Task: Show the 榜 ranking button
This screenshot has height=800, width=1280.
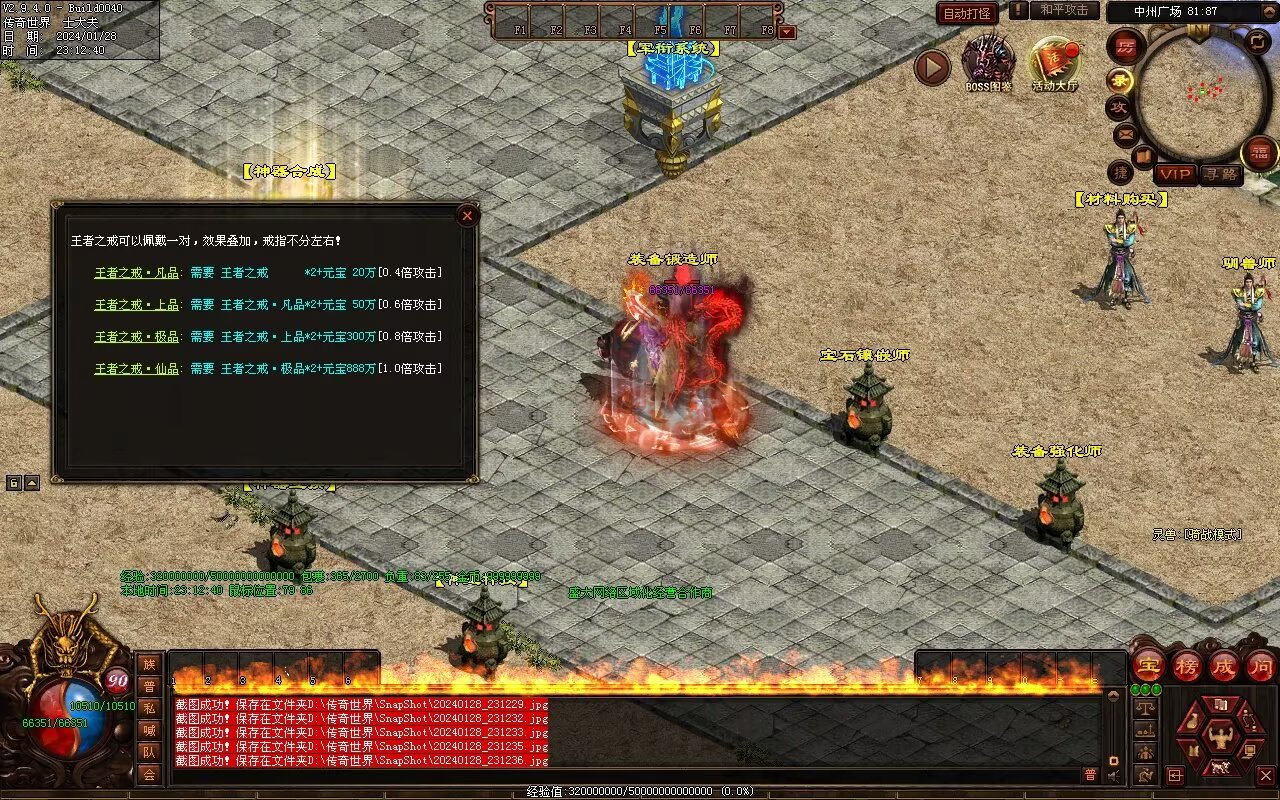Action: [1187, 665]
